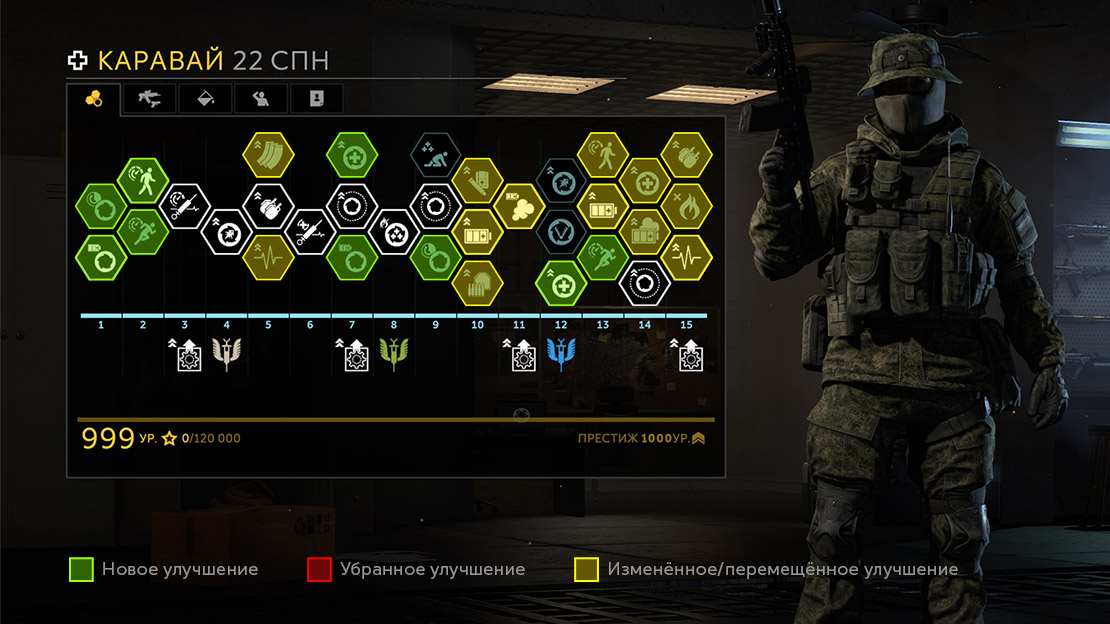The height and width of the screenshot is (624, 1110).
Task: Click the beige winged syringe badge
Action: [x=226, y=354]
